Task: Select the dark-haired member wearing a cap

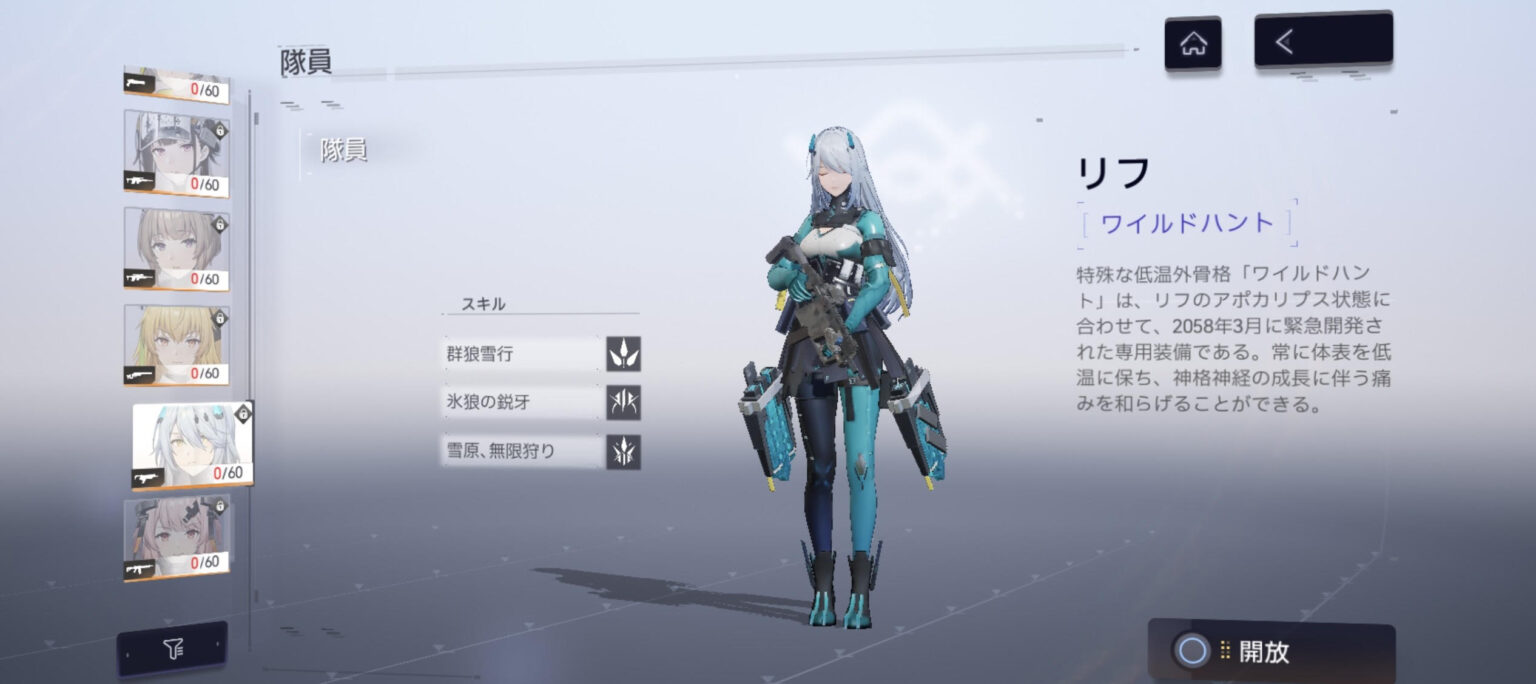Action: [x=176, y=153]
